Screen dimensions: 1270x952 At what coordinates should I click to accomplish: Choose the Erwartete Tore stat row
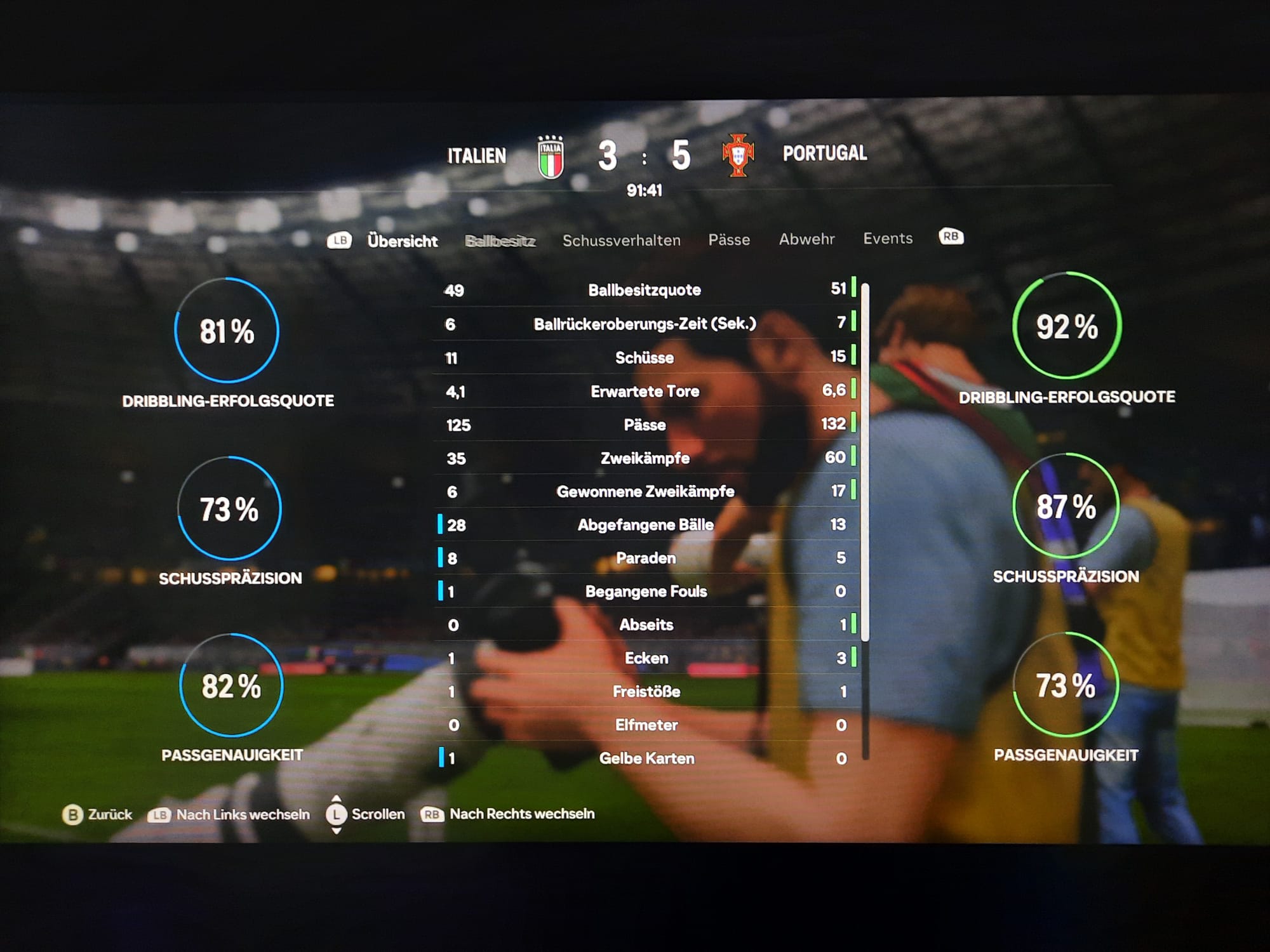click(645, 391)
